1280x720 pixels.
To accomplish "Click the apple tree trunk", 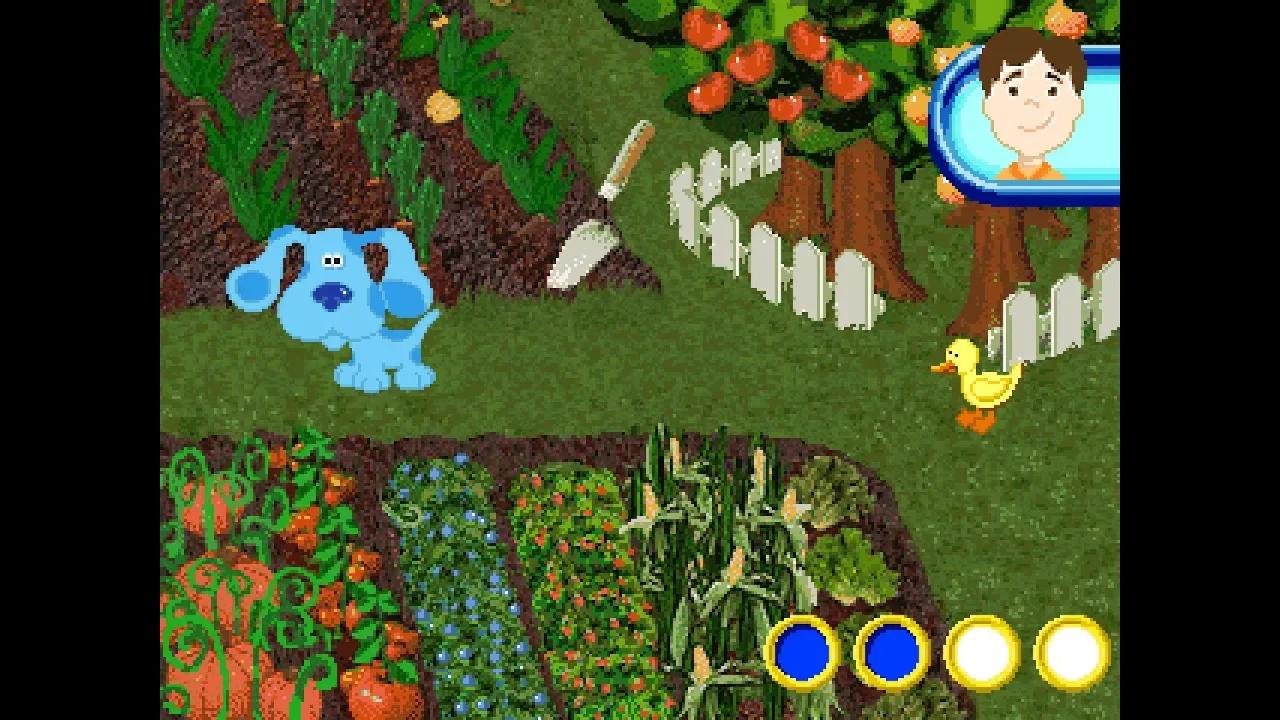I will tap(860, 200).
